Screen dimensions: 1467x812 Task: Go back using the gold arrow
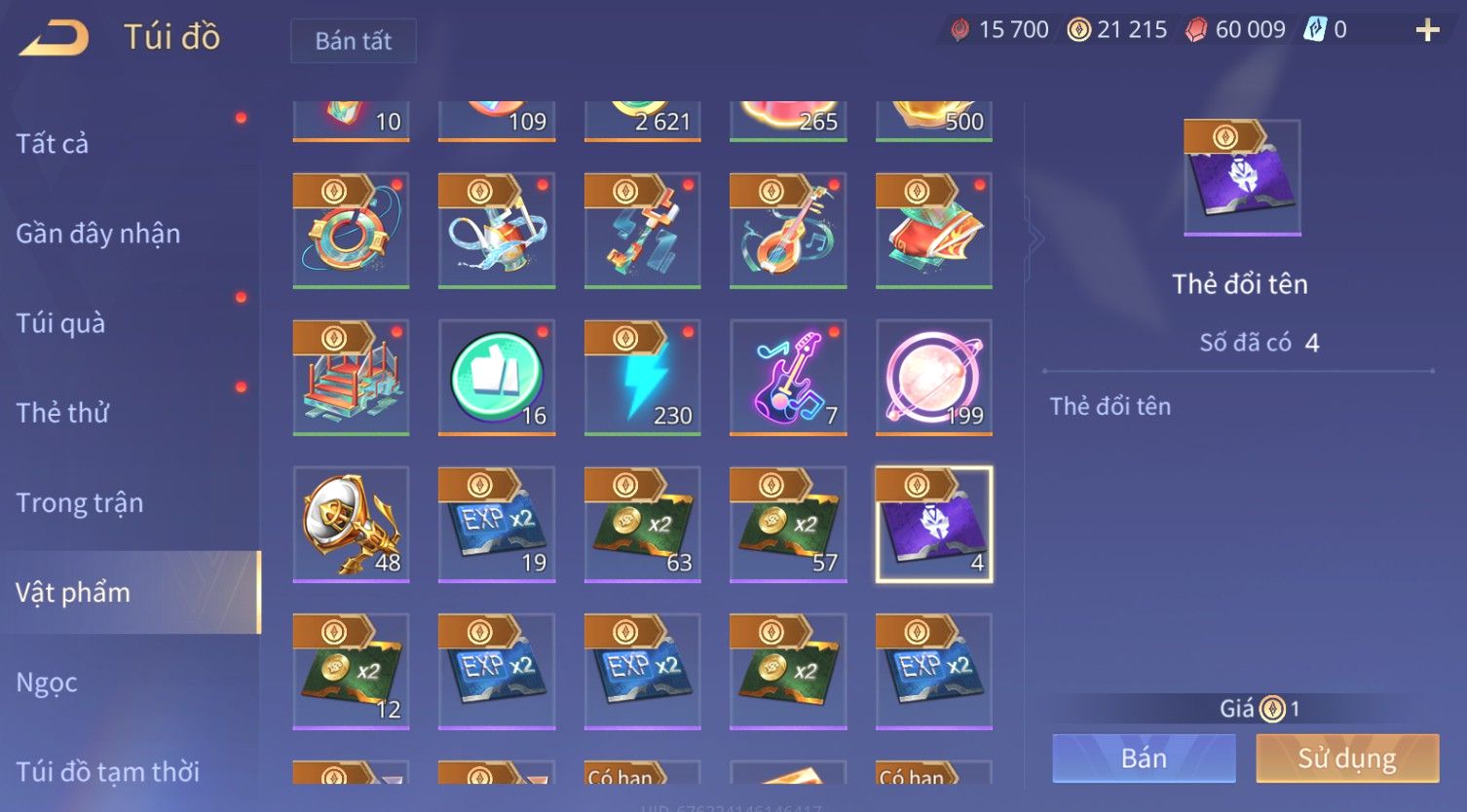(x=55, y=38)
